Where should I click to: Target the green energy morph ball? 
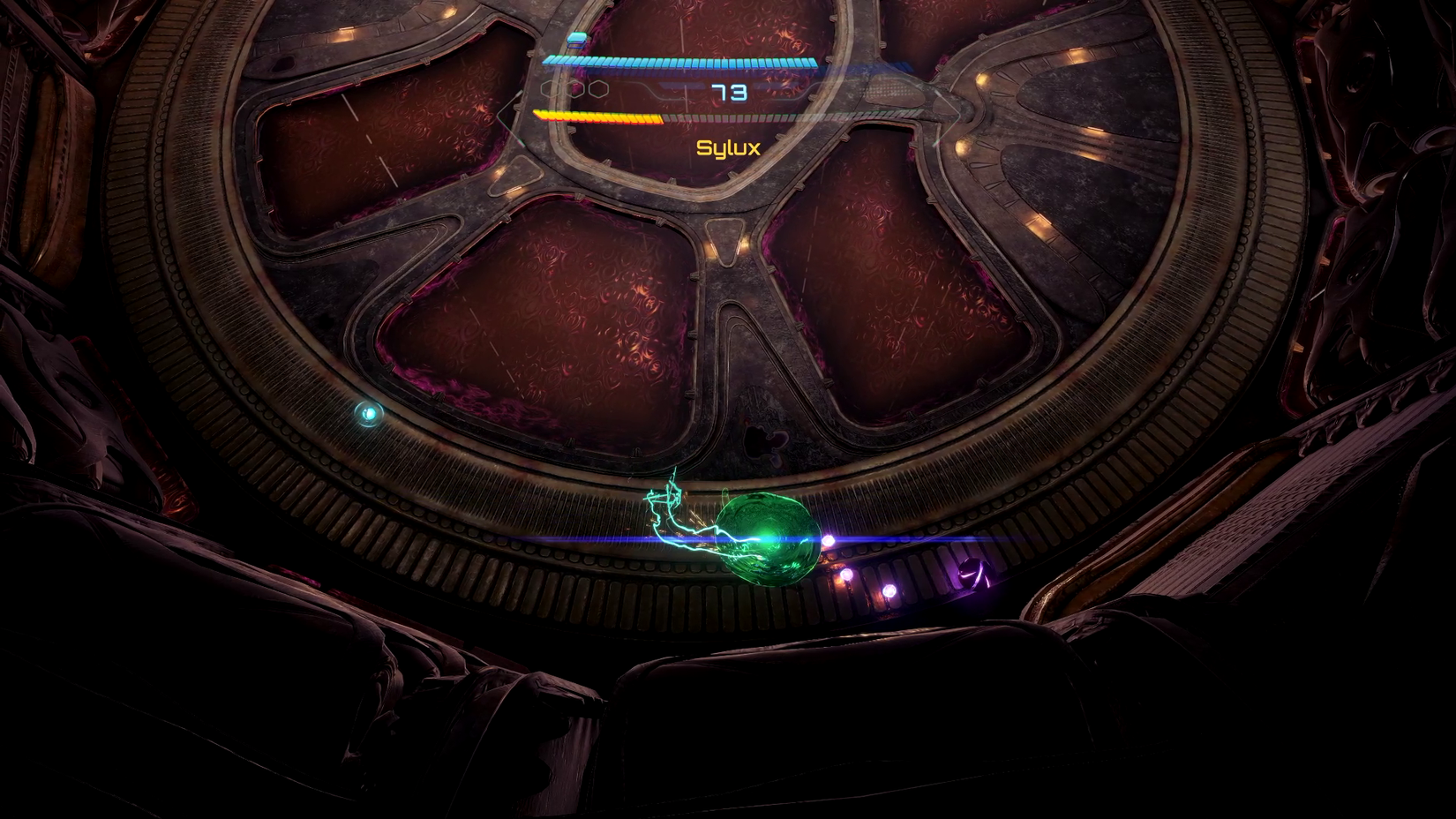point(769,538)
